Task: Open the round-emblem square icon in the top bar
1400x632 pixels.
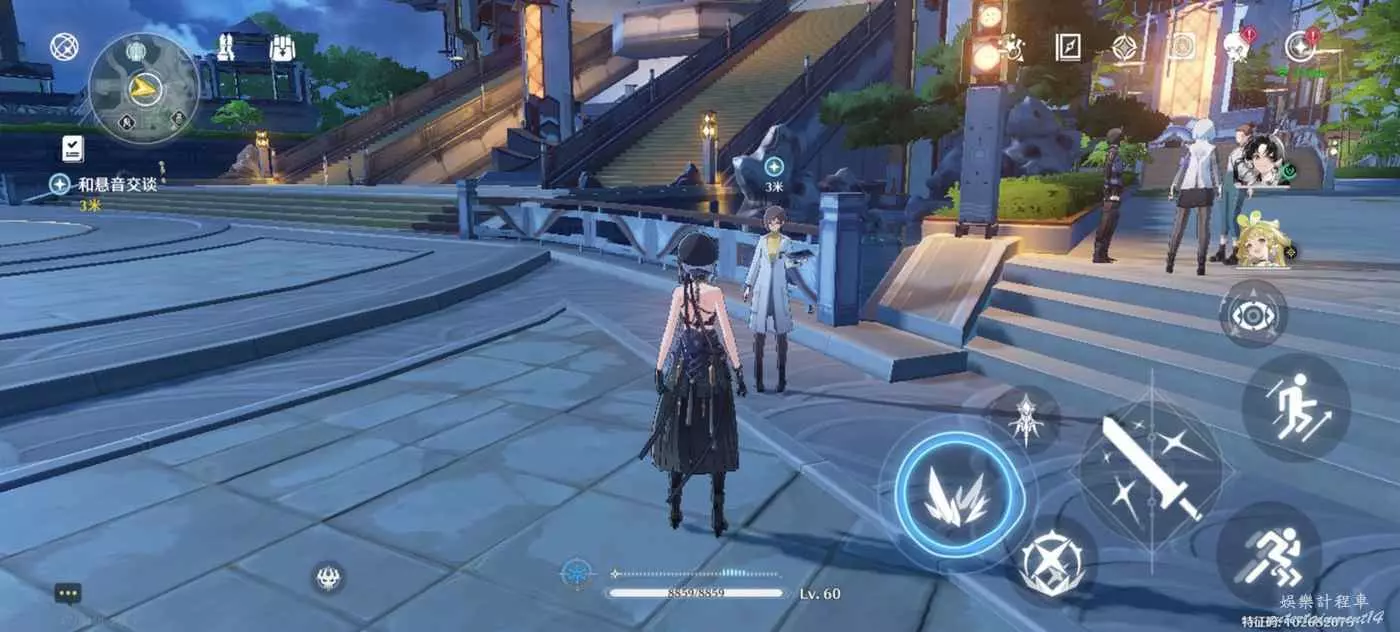Action: [x=1182, y=46]
